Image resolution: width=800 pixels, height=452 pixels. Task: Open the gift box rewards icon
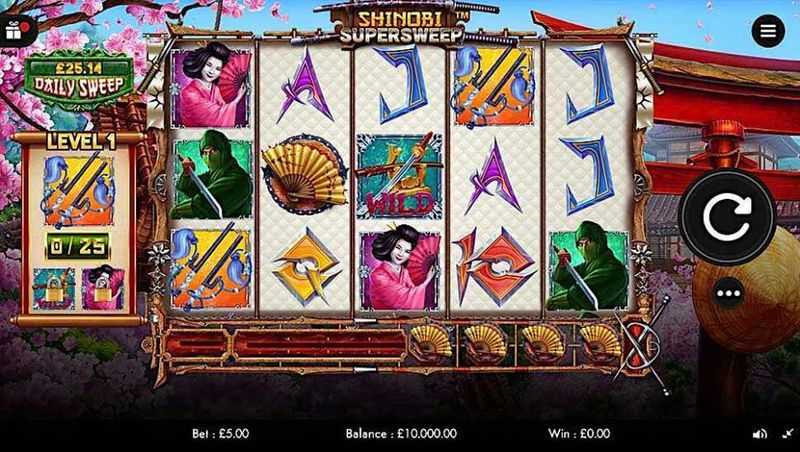click(13, 30)
